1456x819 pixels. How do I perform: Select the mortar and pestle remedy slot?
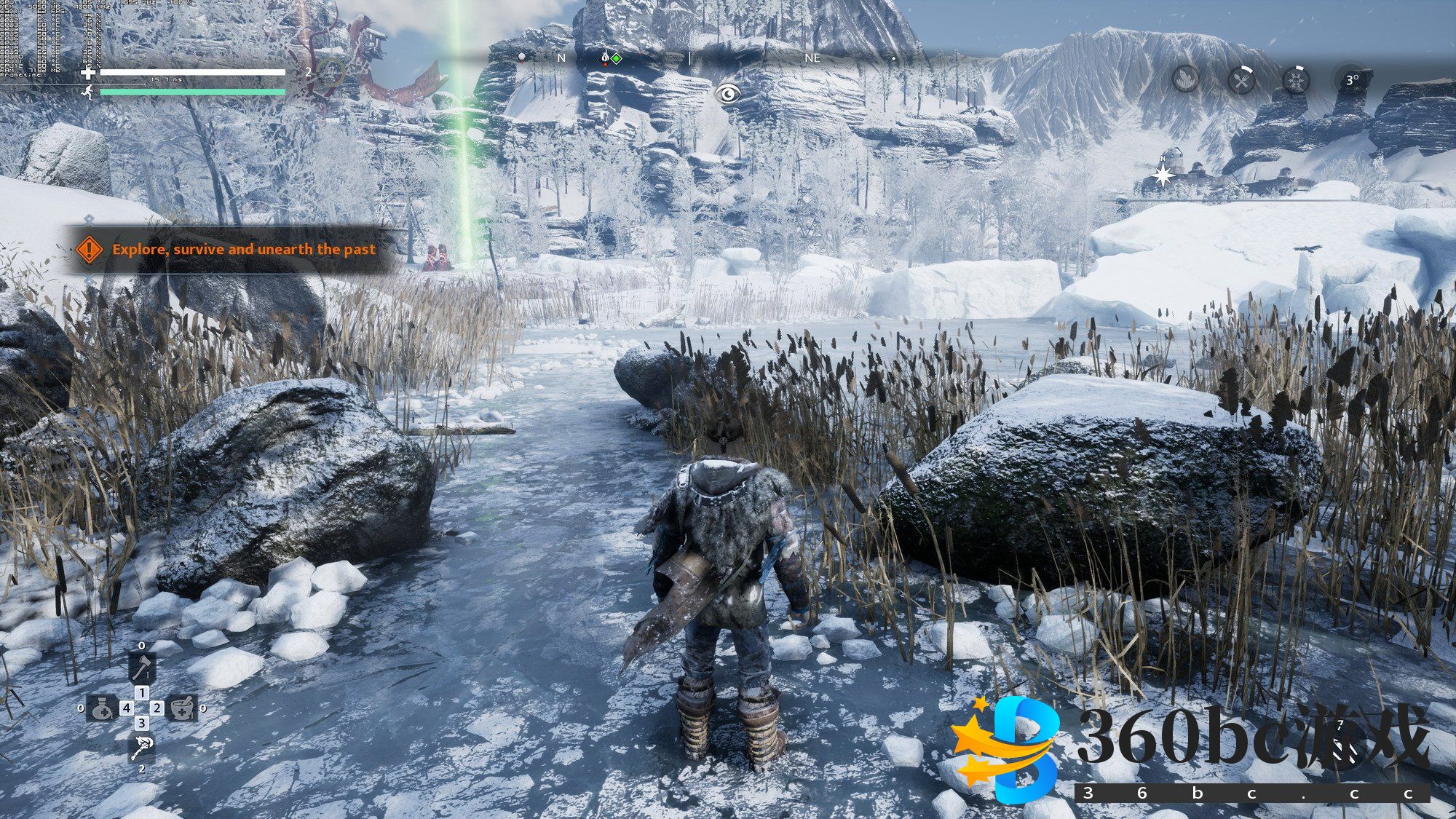(181, 708)
